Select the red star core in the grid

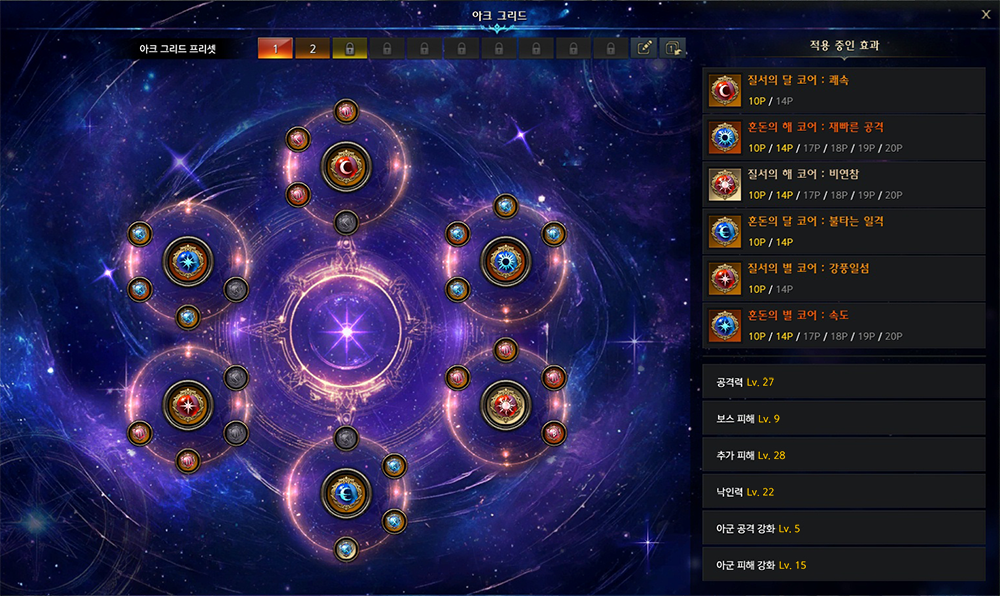[188, 404]
